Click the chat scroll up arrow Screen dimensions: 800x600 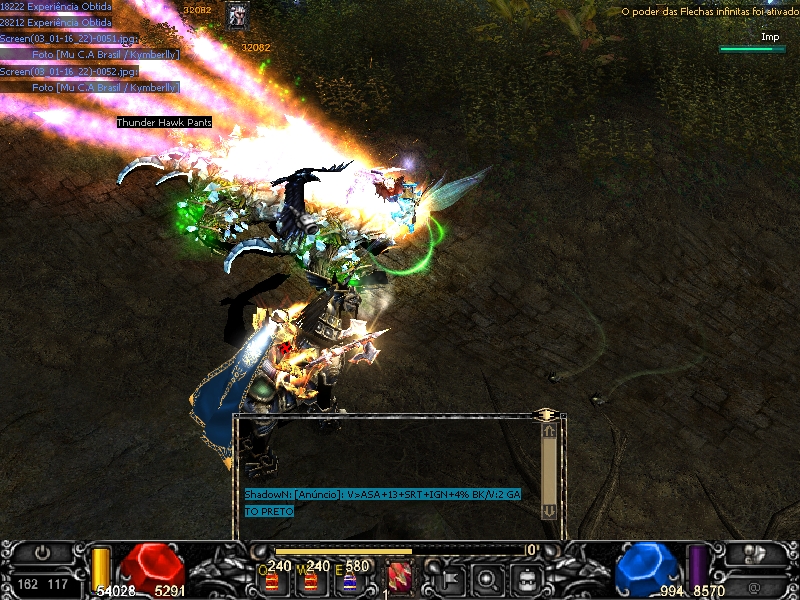click(x=548, y=431)
